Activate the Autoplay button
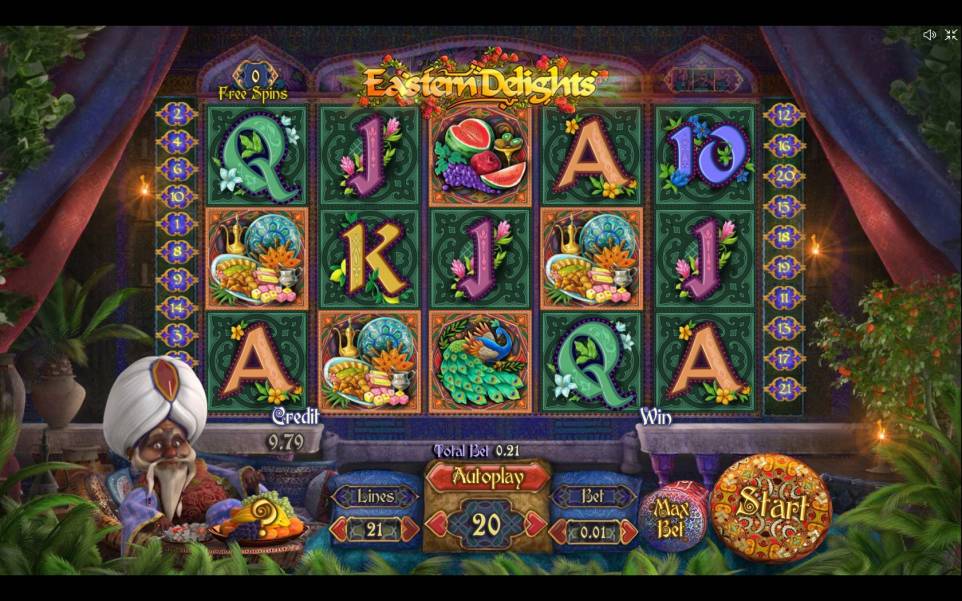Viewport: 962px width, 601px height. 487,478
